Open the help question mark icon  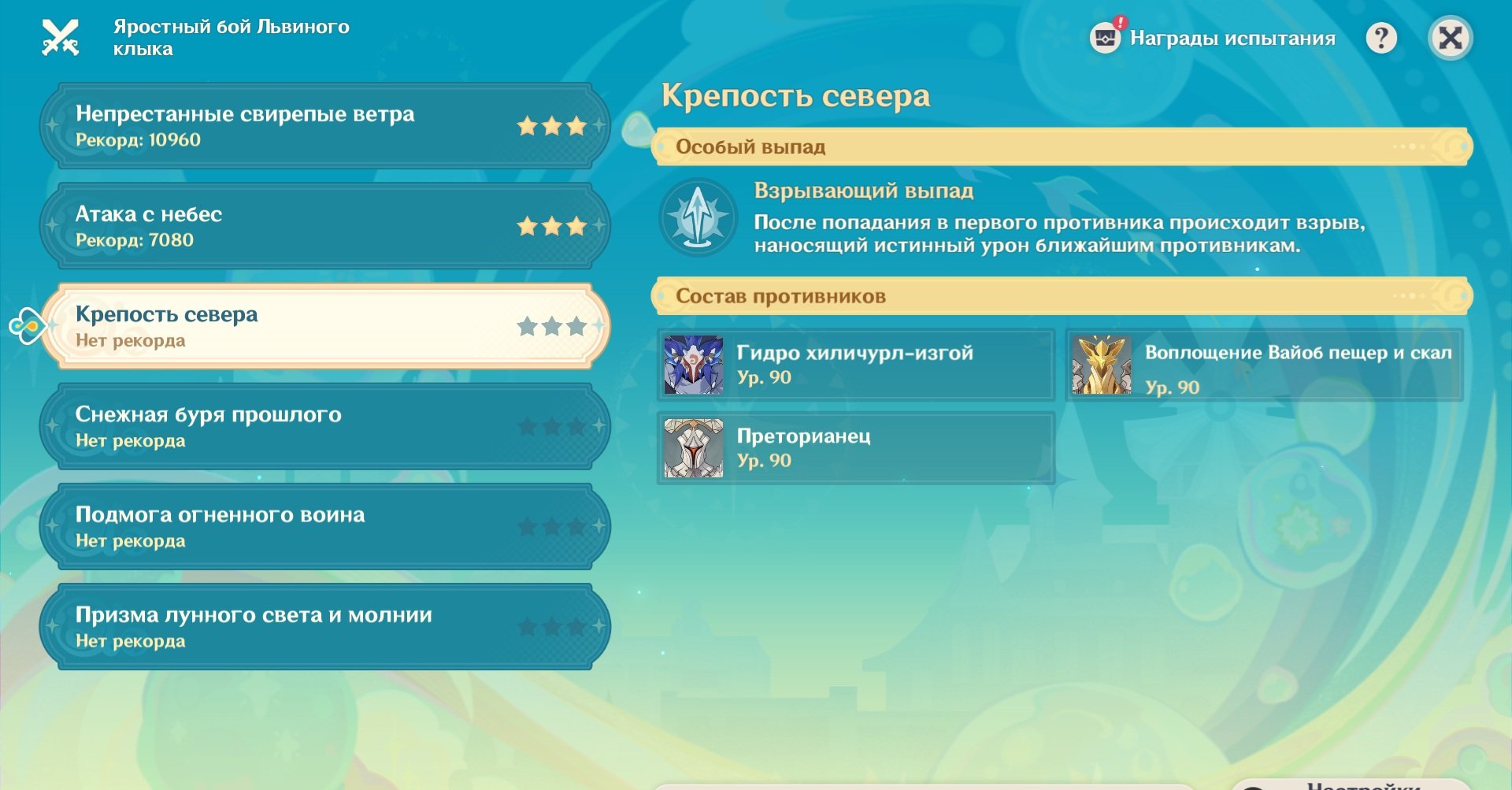[x=1380, y=37]
